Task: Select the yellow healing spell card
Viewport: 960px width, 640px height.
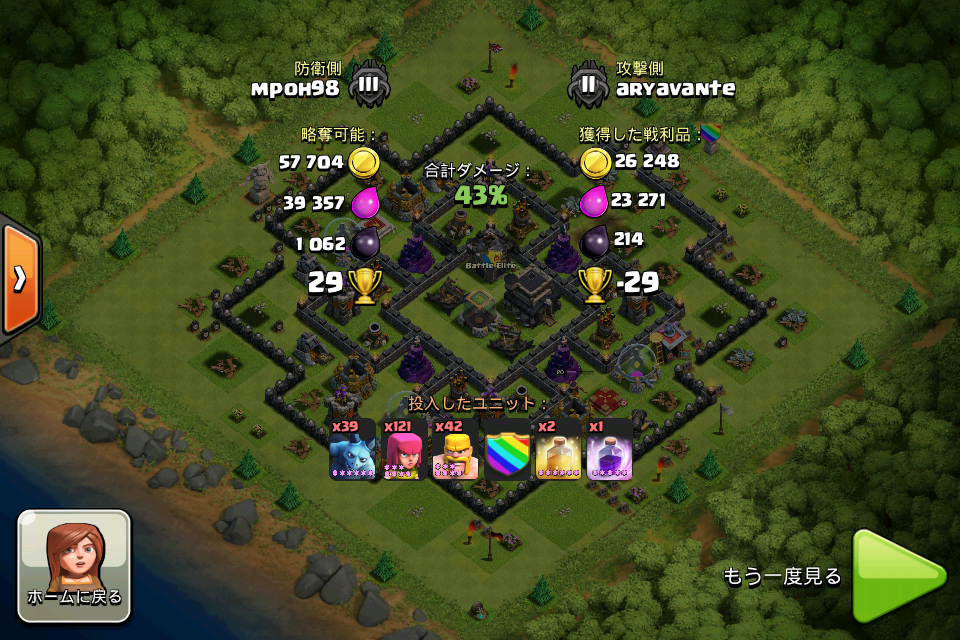Action: (558, 449)
